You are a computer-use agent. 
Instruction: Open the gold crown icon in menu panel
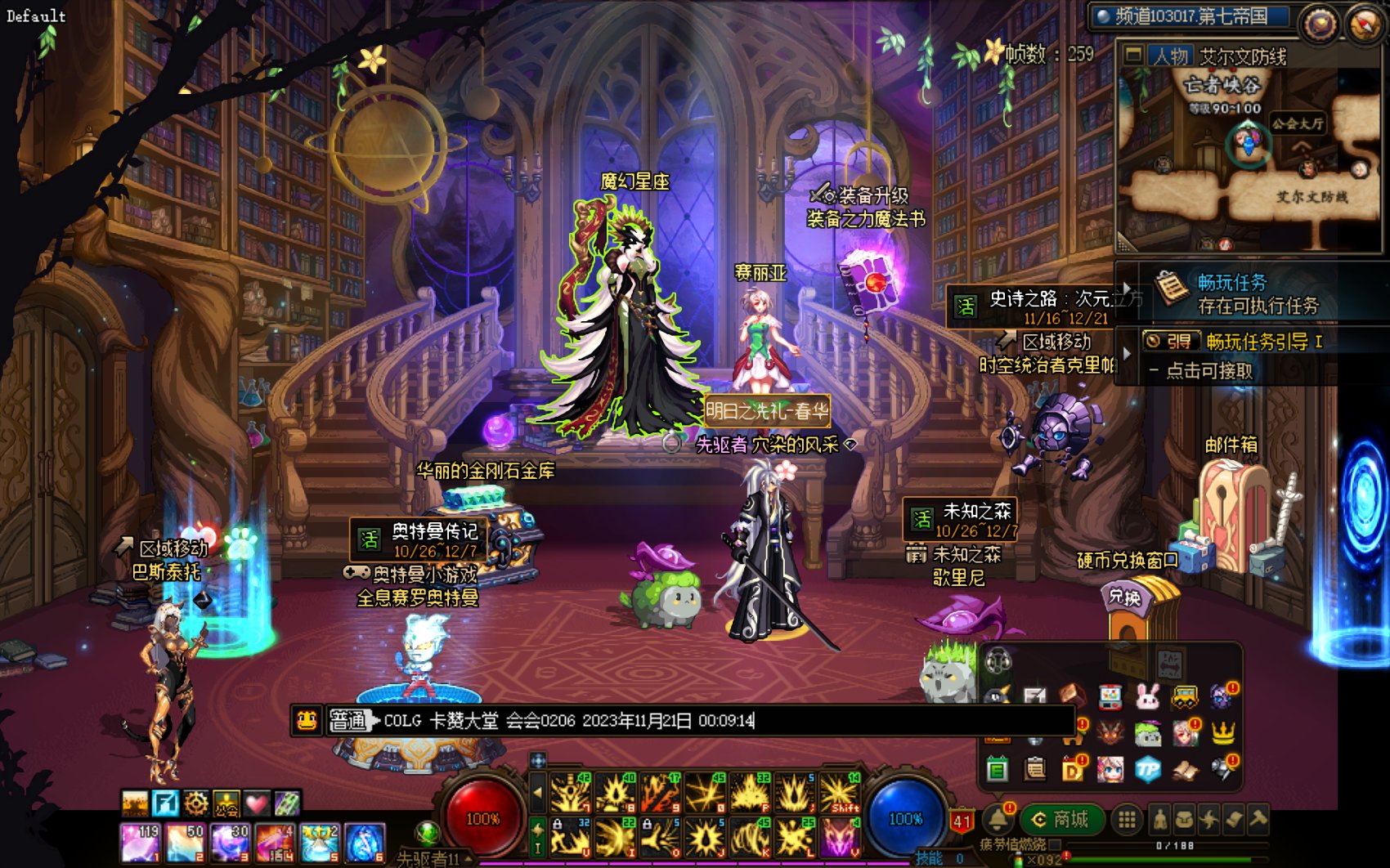pyautogui.click(x=1223, y=732)
